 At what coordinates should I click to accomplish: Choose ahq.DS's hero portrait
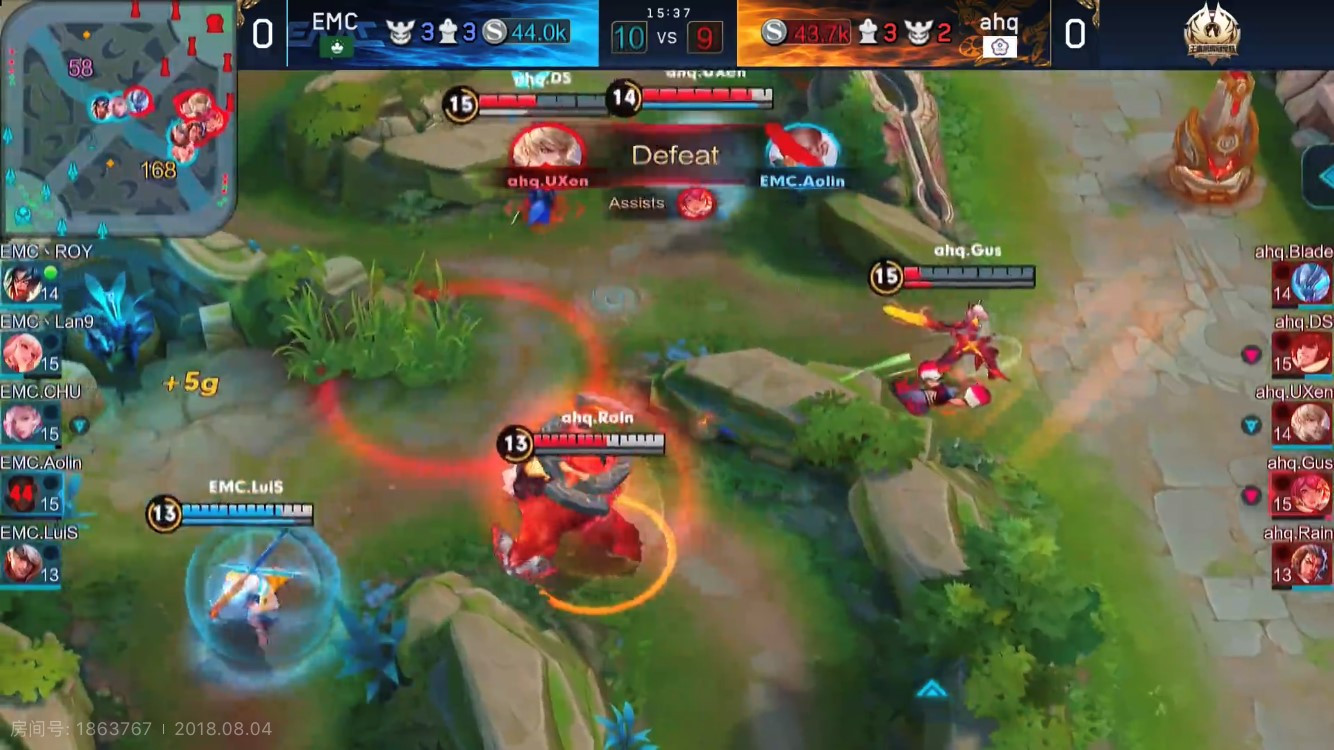pyautogui.click(x=1310, y=353)
